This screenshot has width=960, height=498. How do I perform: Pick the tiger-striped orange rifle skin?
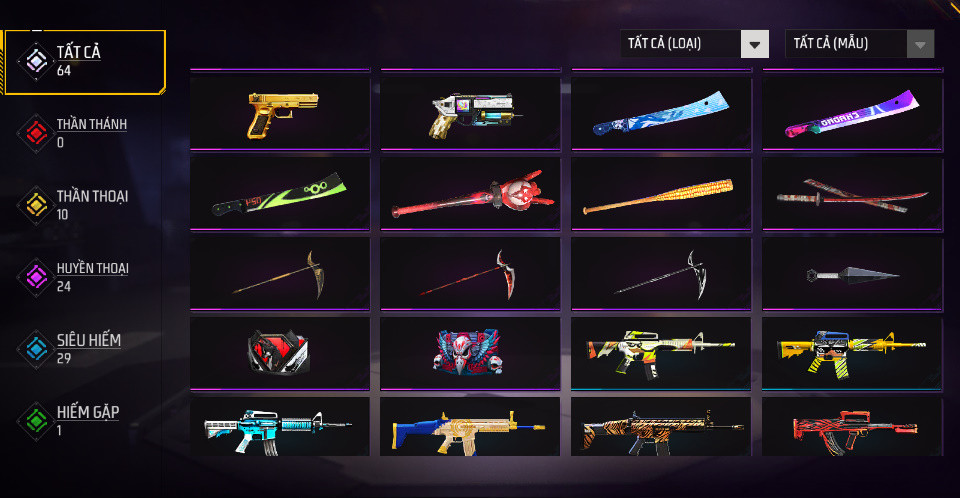661,428
